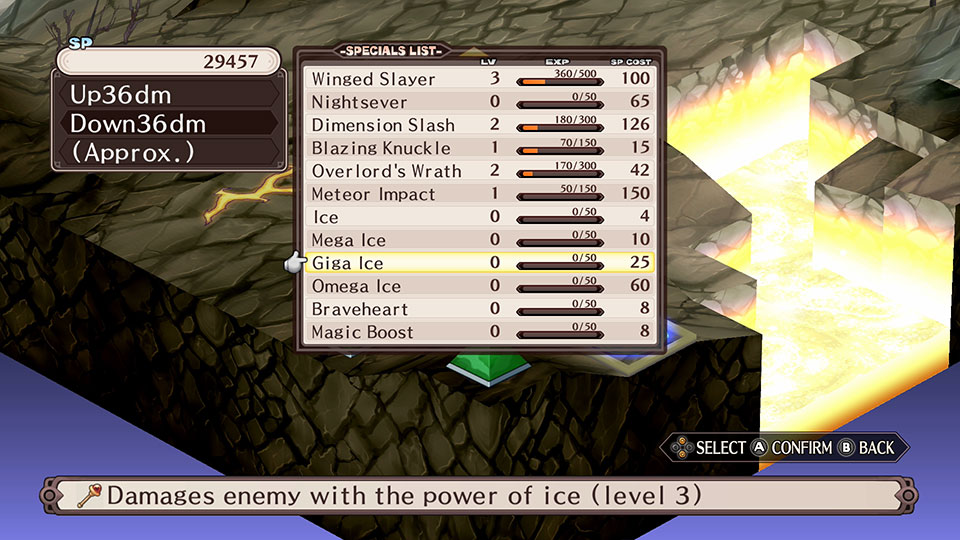
Task: Choose the Mega Ice spell
Action: tap(348, 240)
